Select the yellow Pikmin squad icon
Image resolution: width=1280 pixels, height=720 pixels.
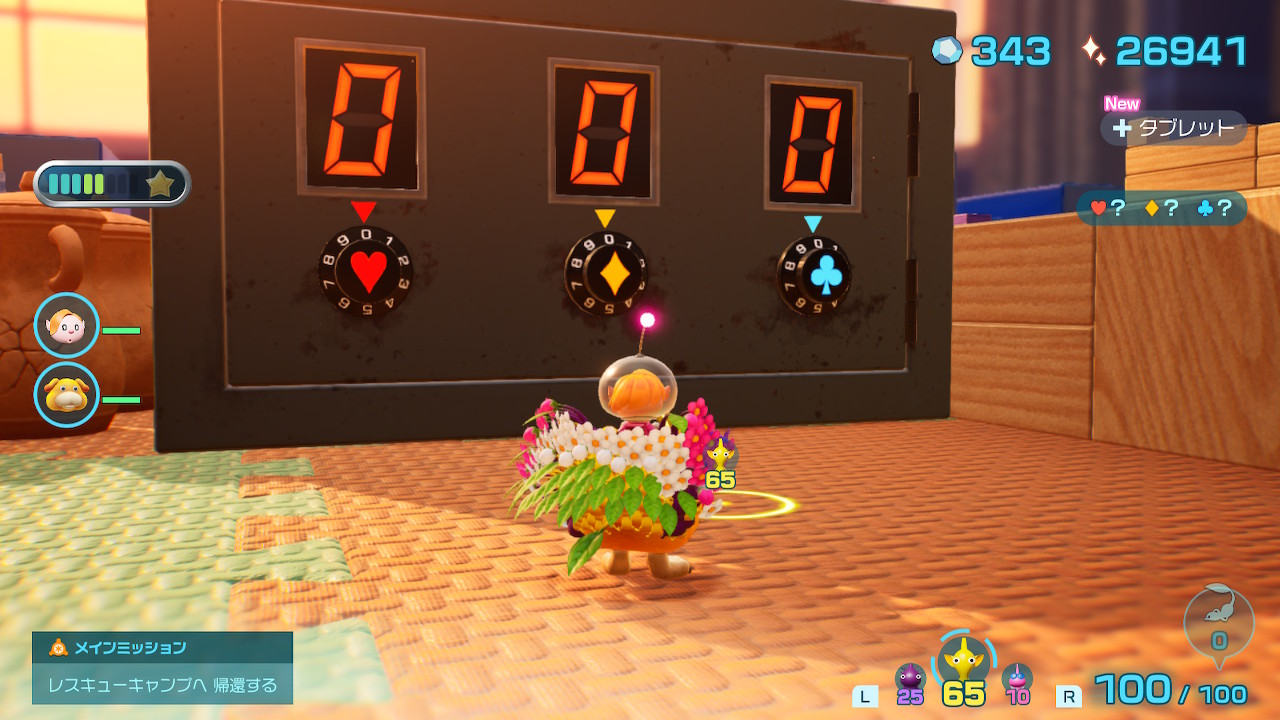click(x=964, y=661)
